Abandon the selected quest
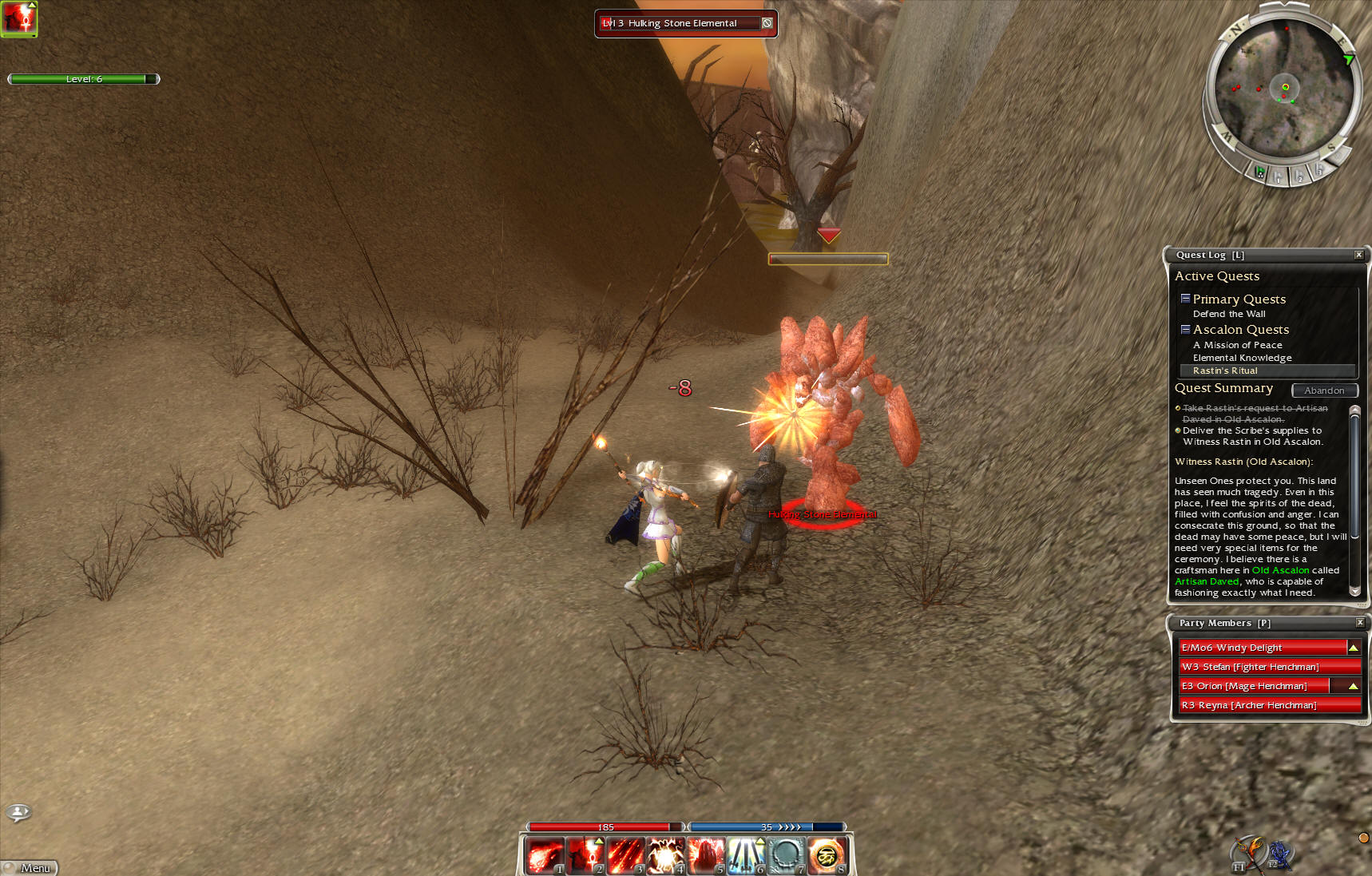 [x=1324, y=390]
